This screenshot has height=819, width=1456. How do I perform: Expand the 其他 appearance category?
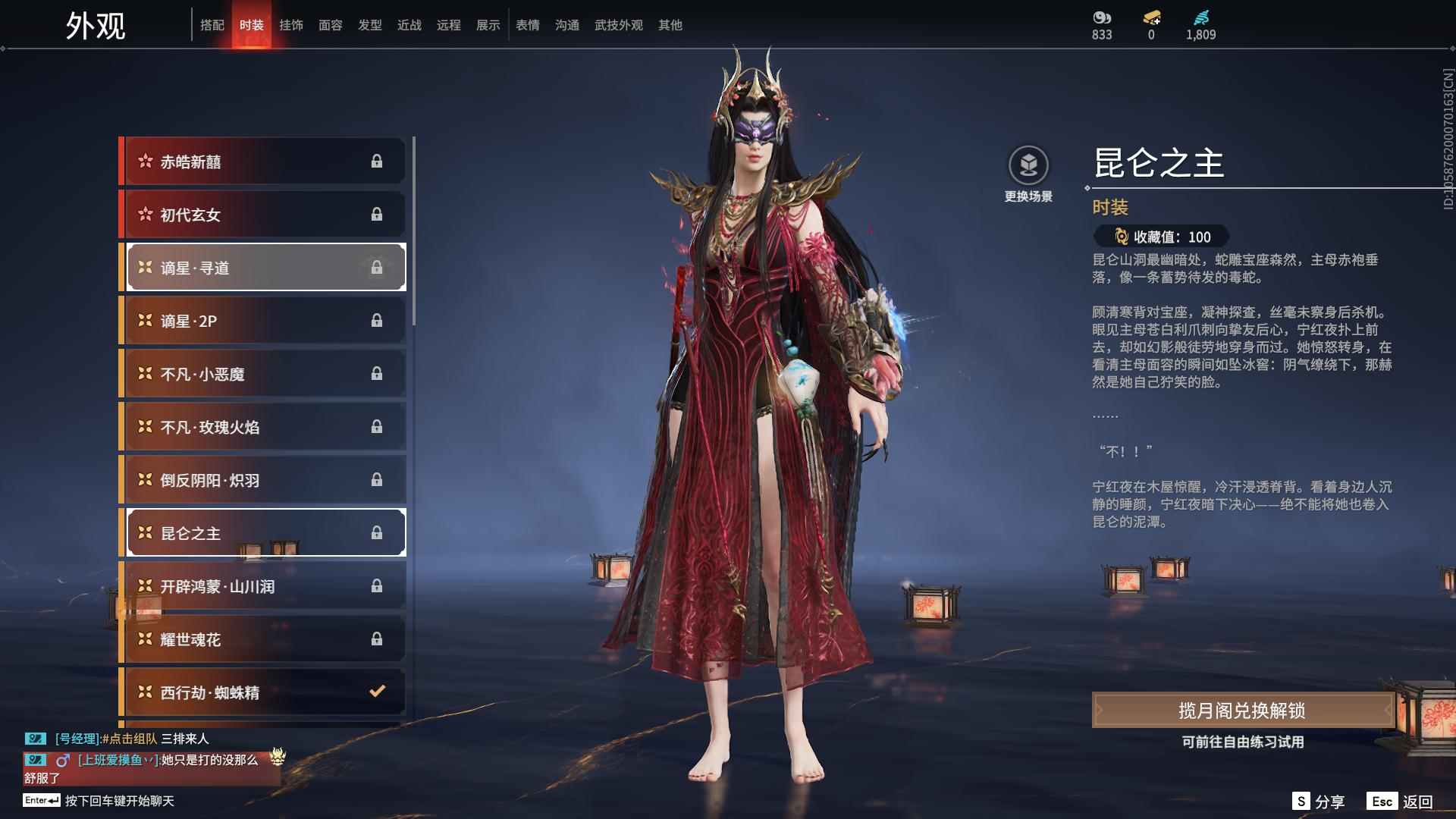pos(668,24)
